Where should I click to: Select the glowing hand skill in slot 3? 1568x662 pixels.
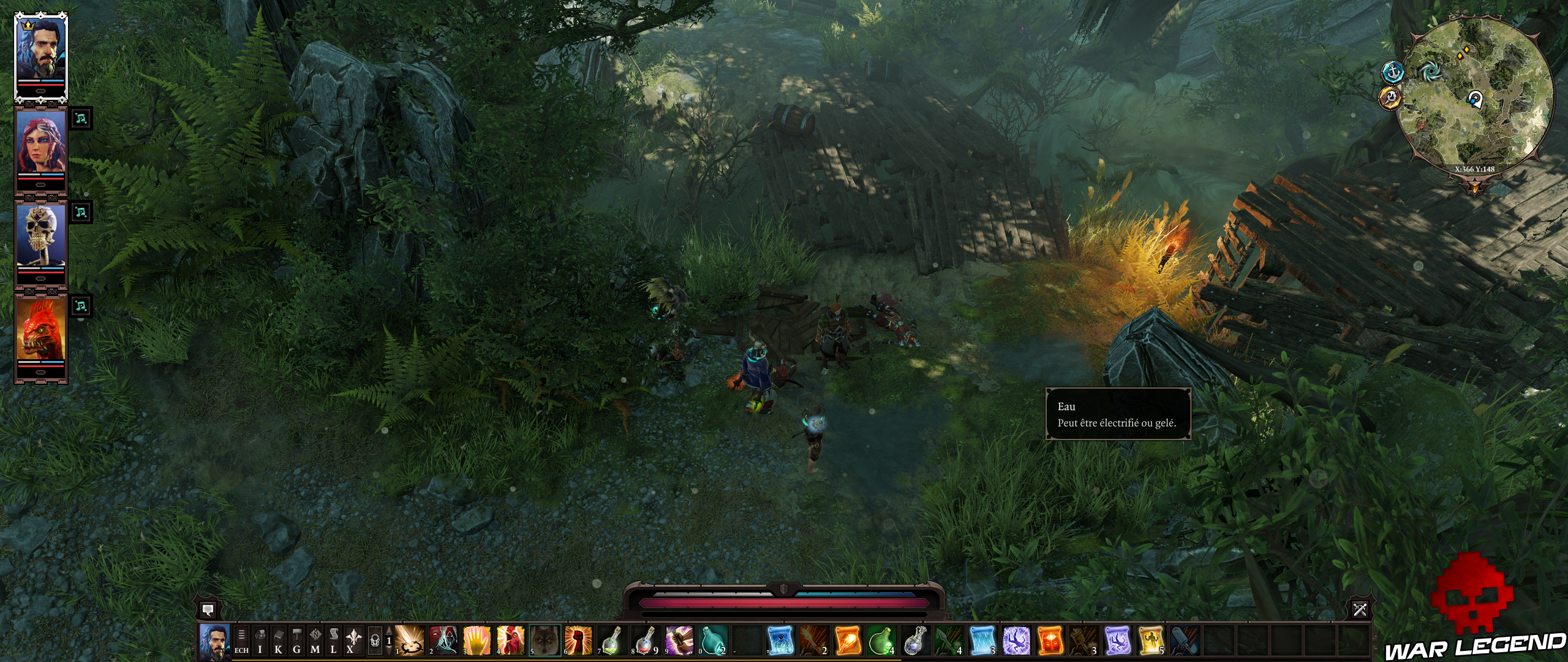tap(477, 644)
